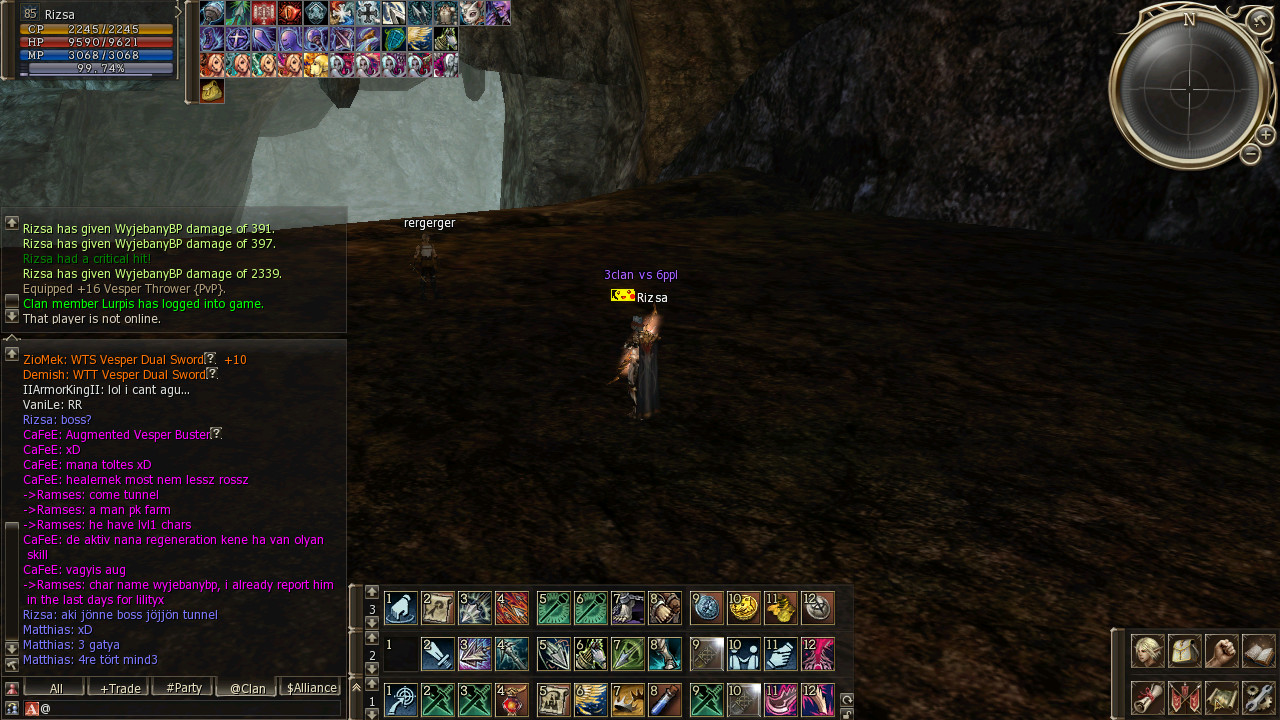Zoom out the compass radar
This screenshot has height=720, width=1280.
click(x=1250, y=154)
